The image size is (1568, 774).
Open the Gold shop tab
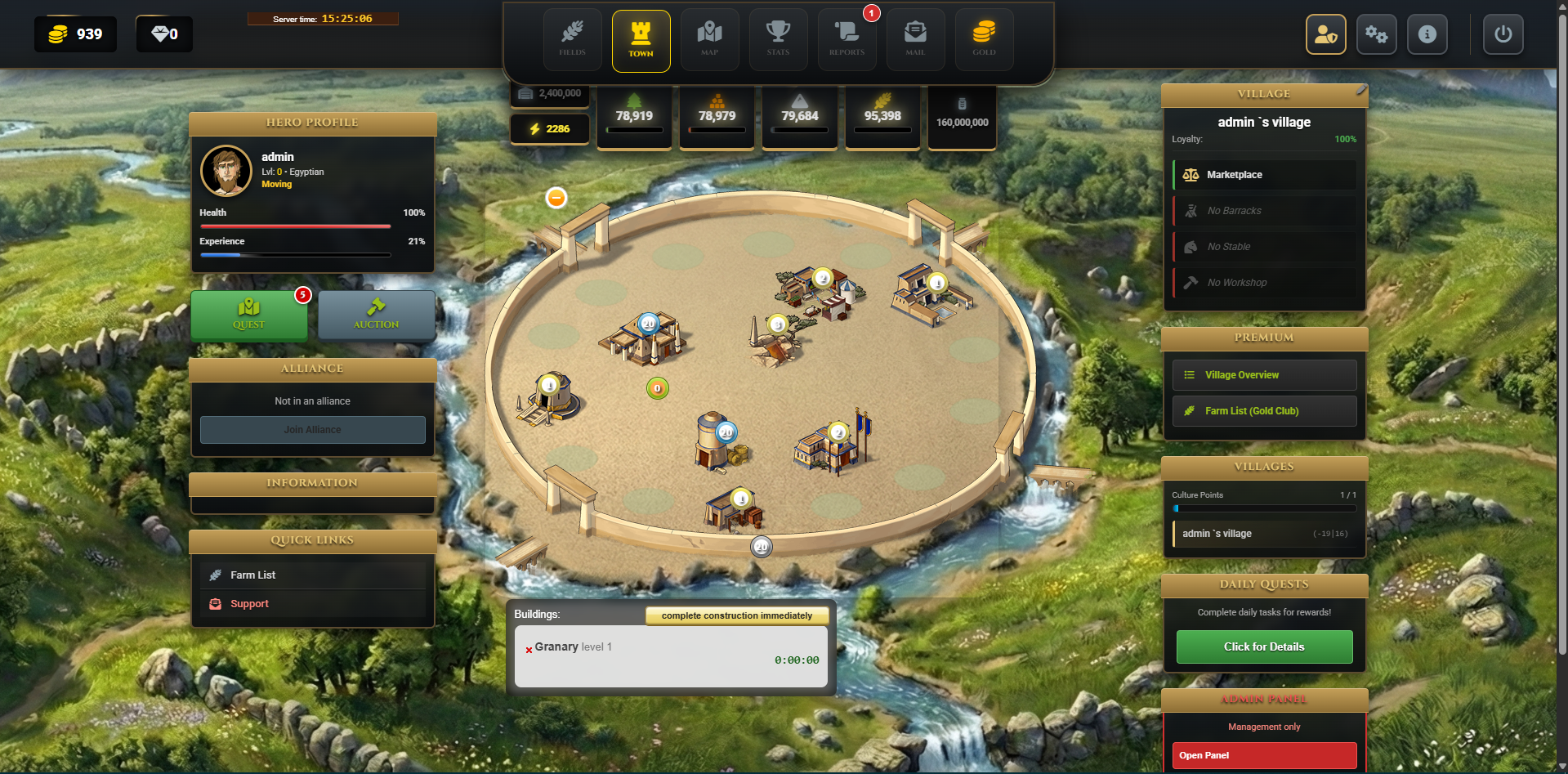[x=984, y=39]
